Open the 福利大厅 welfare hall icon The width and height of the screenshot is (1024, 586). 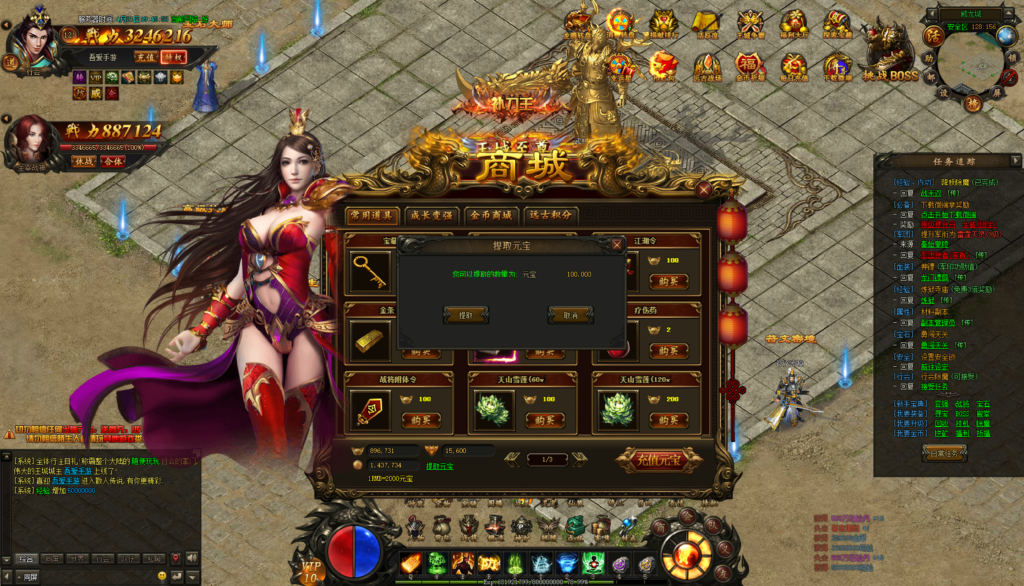(x=793, y=25)
